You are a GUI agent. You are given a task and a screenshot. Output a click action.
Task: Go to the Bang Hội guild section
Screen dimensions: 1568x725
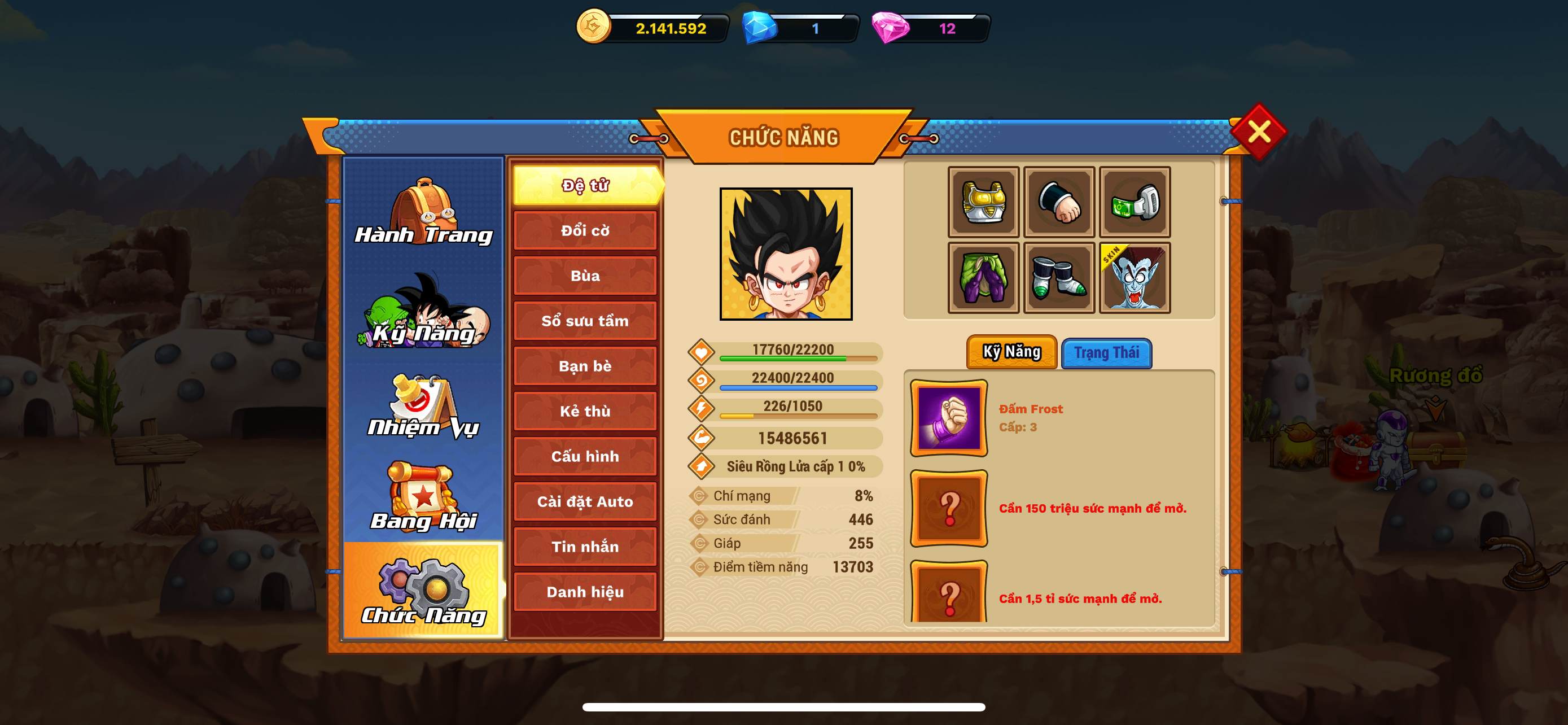(x=424, y=497)
